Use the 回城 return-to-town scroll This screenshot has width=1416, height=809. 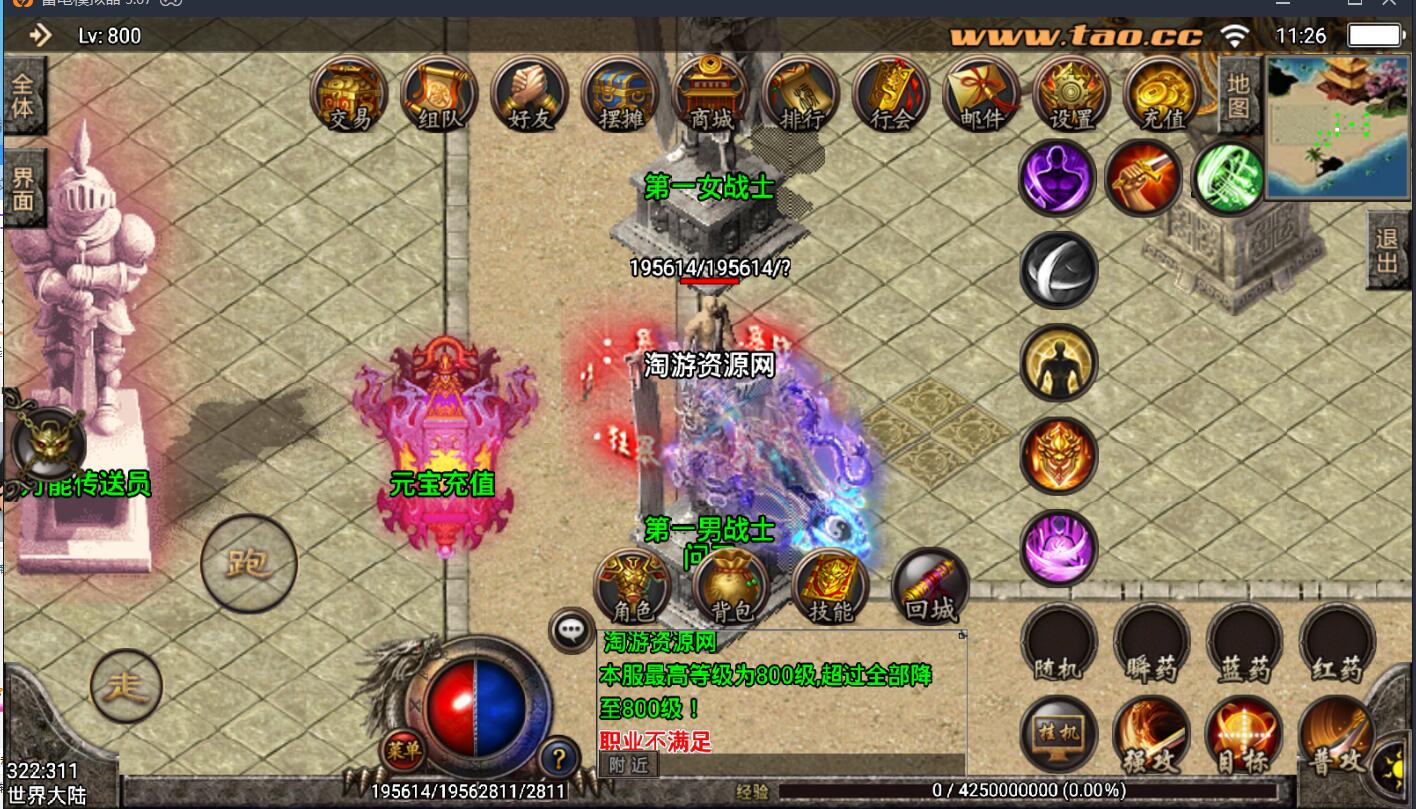(x=930, y=586)
